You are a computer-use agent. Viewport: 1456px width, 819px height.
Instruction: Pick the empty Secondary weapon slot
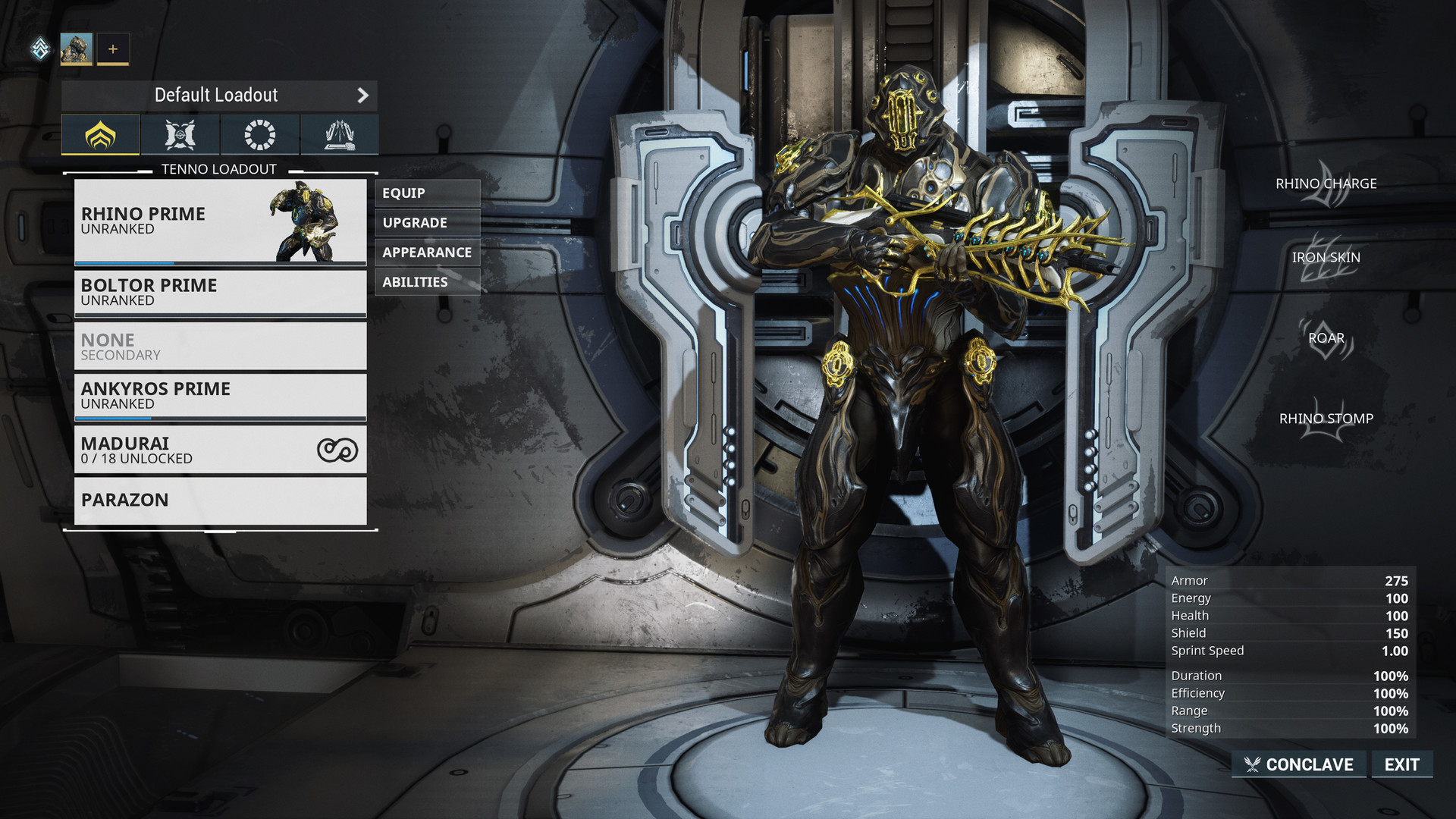[220, 347]
